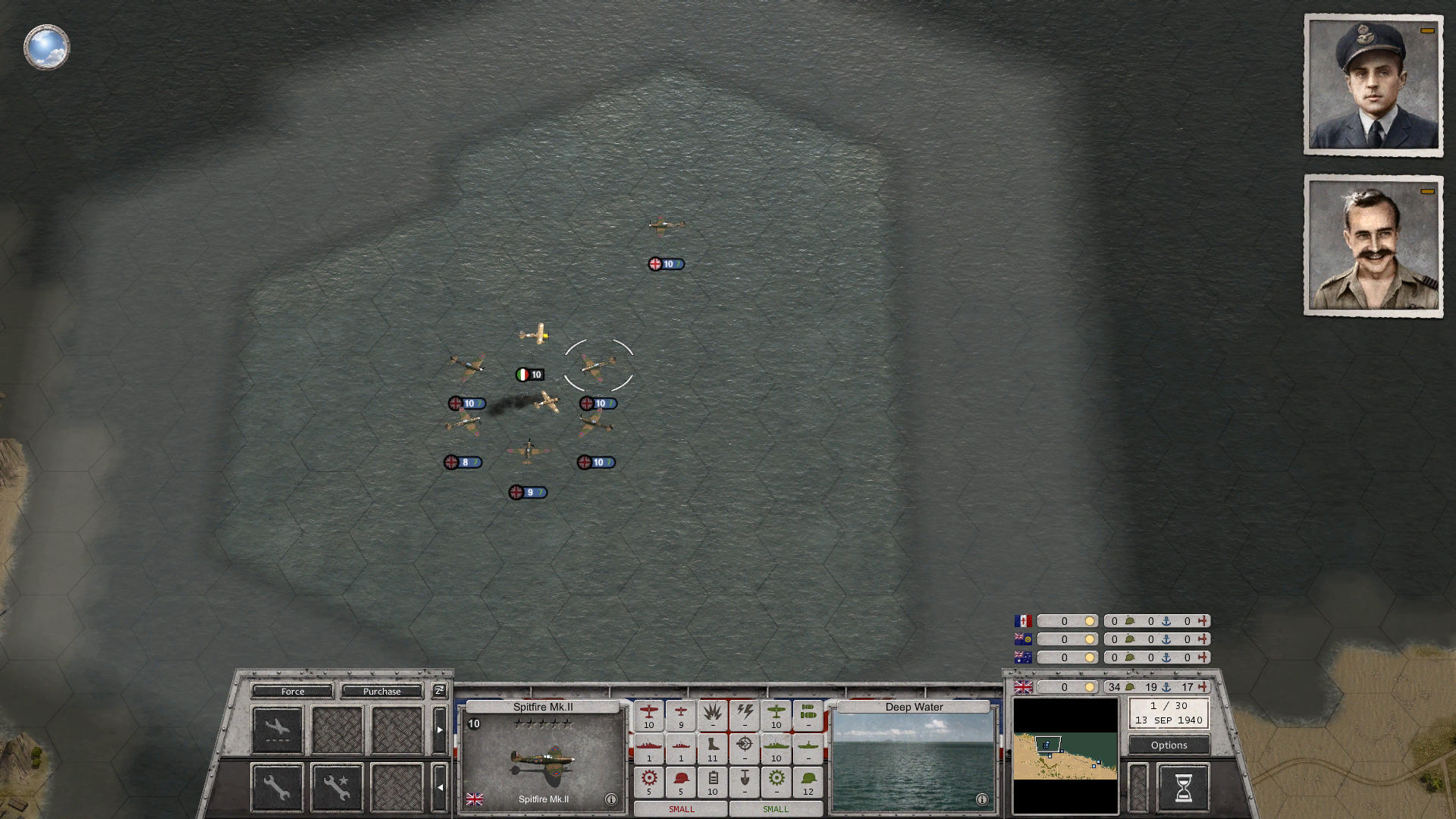This screenshot has width=1456, height=819.
Task: Select the repair wrench icon
Action: coord(276,788)
